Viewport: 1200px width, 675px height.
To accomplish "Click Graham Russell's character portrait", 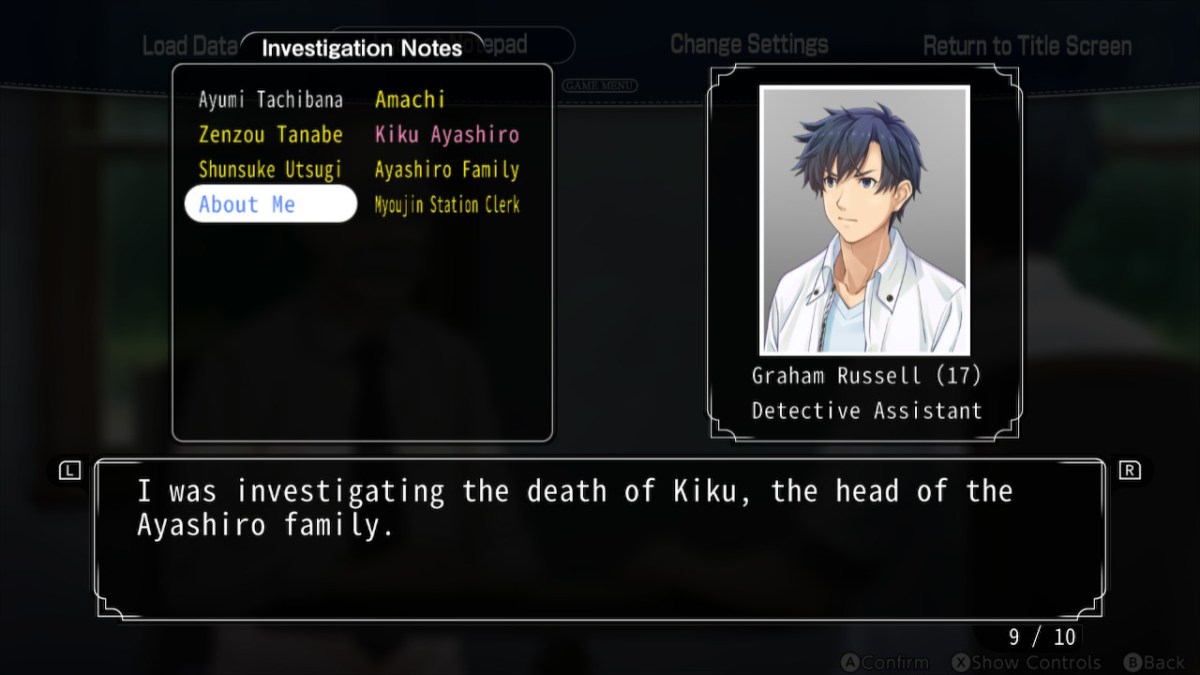I will [864, 220].
